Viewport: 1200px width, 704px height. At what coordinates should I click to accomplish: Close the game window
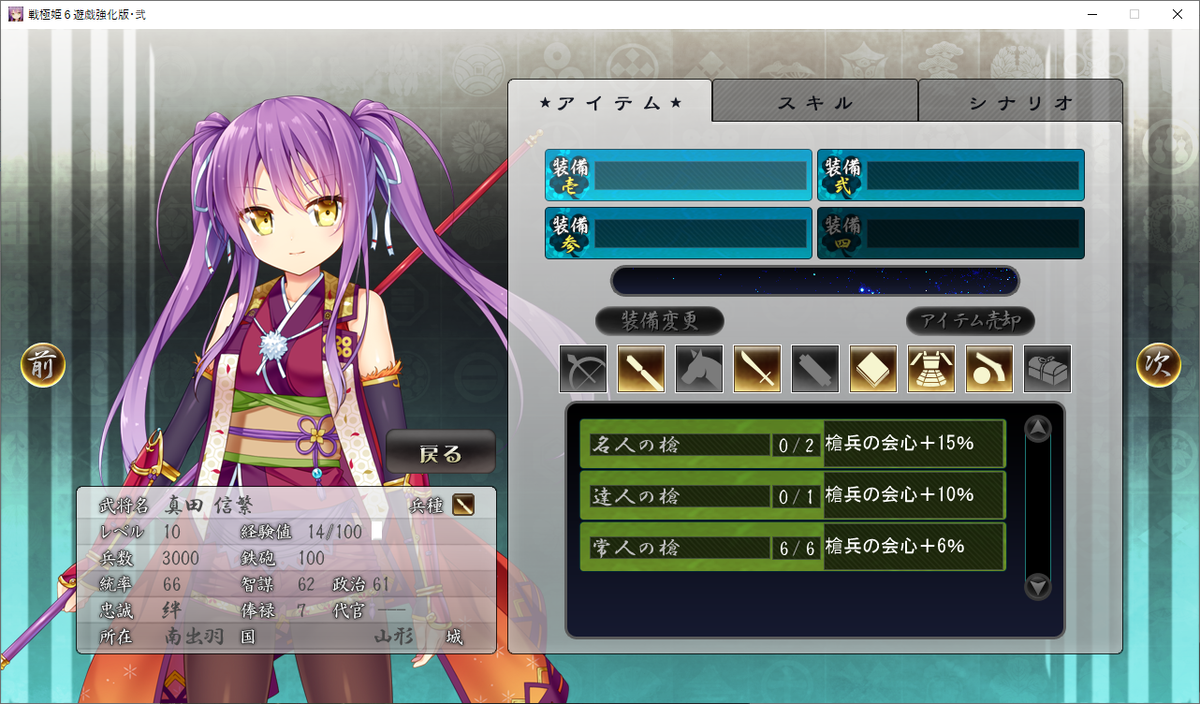pos(1176,14)
